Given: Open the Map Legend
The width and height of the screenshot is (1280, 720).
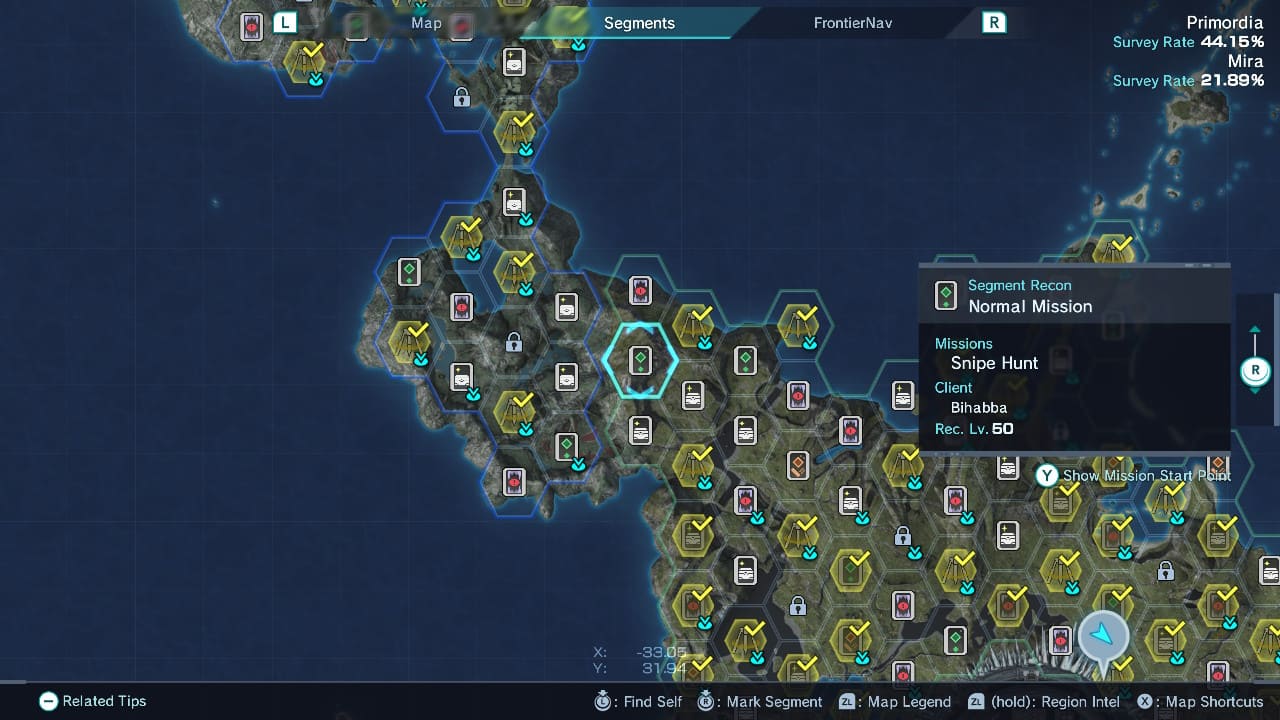Looking at the screenshot, I should click(x=895, y=702).
